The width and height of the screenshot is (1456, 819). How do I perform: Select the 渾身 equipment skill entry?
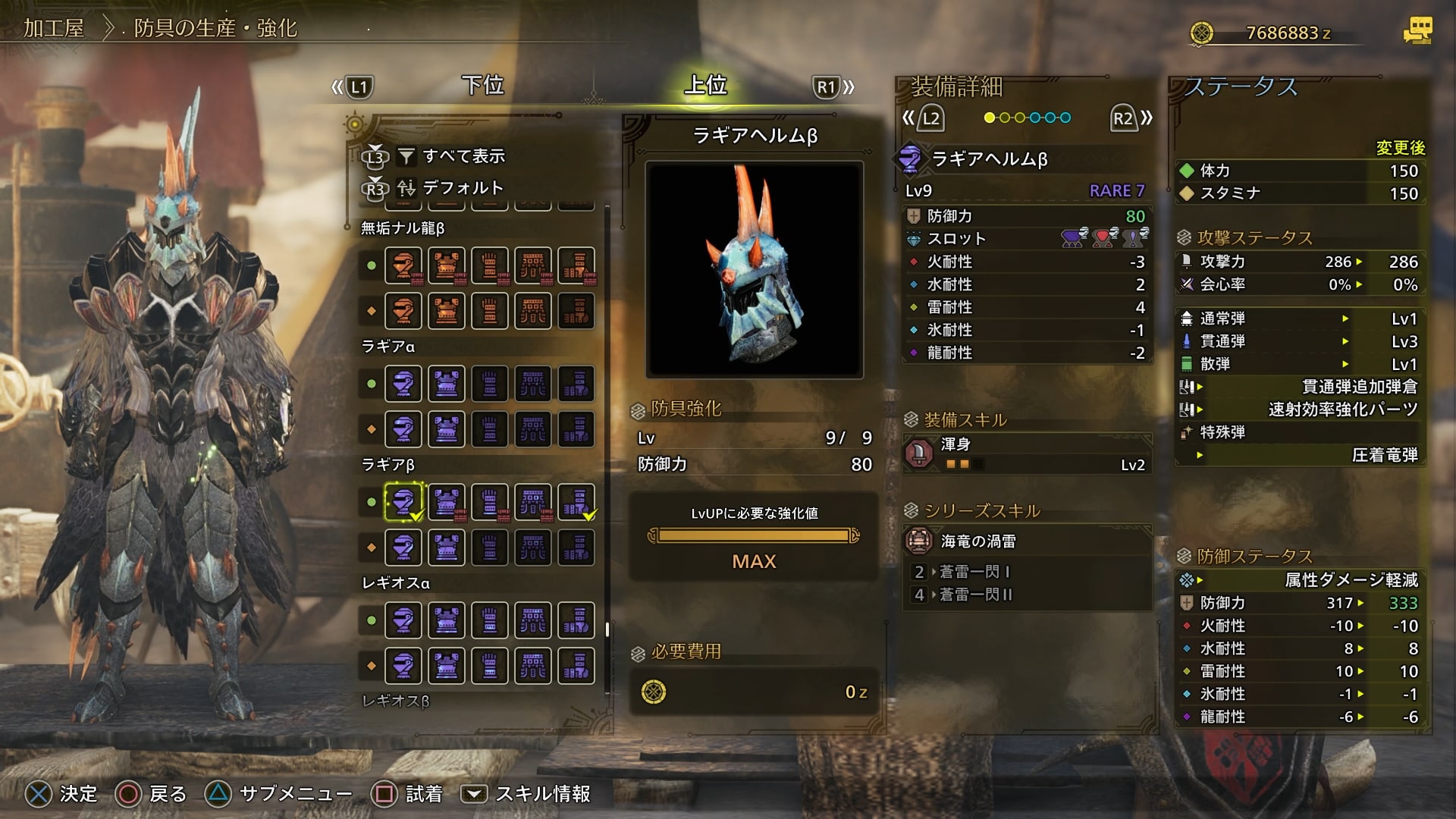[1028, 453]
